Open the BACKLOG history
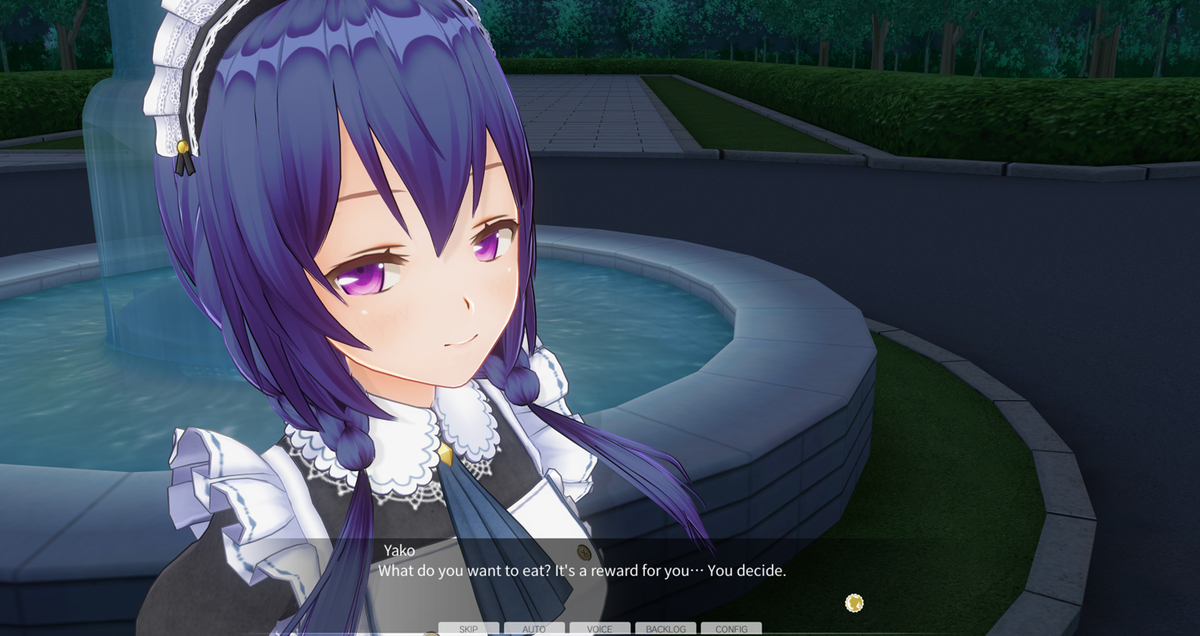The width and height of the screenshot is (1200, 636). click(666, 629)
